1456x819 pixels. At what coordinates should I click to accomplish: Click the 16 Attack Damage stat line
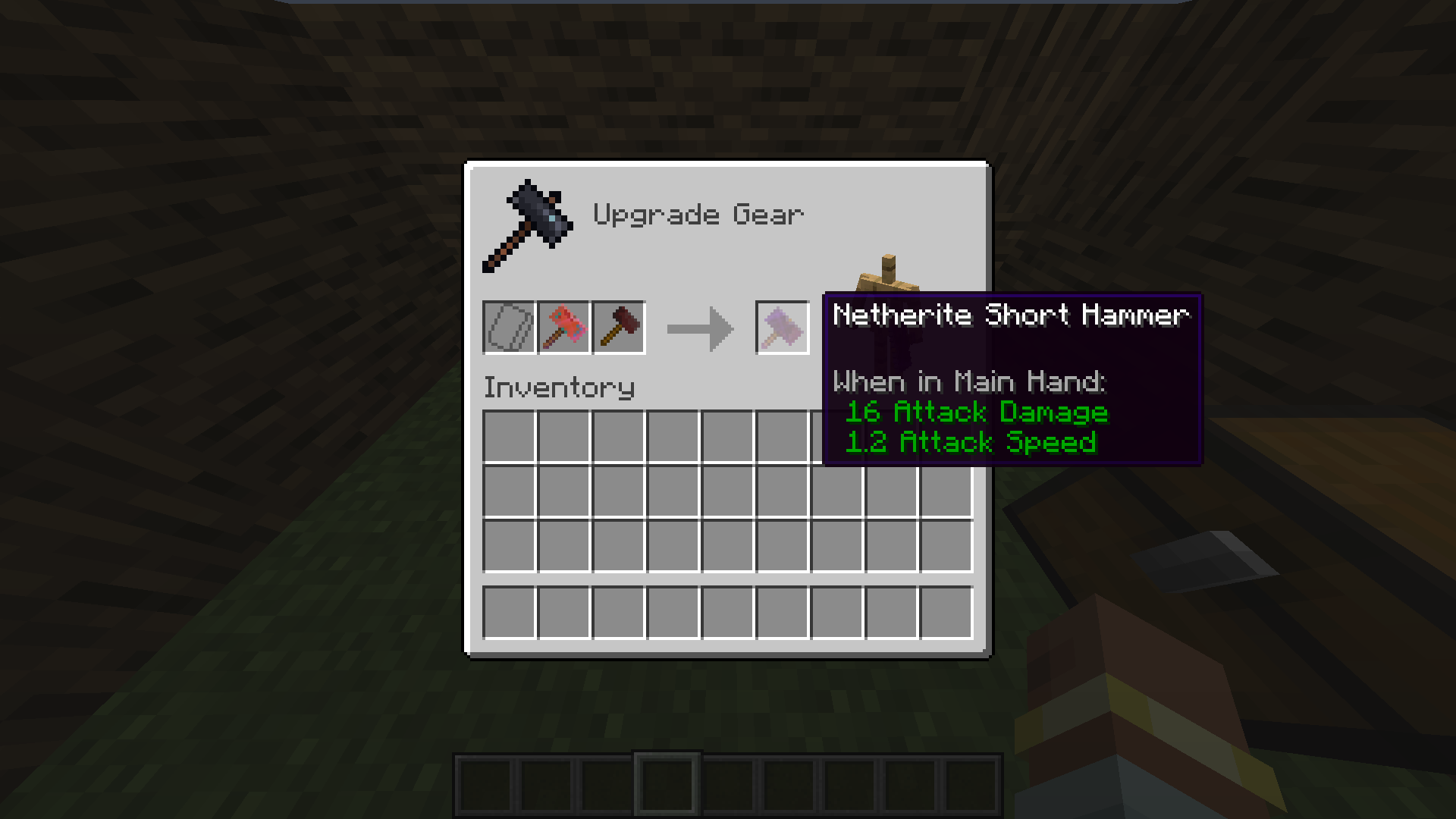pos(977,413)
